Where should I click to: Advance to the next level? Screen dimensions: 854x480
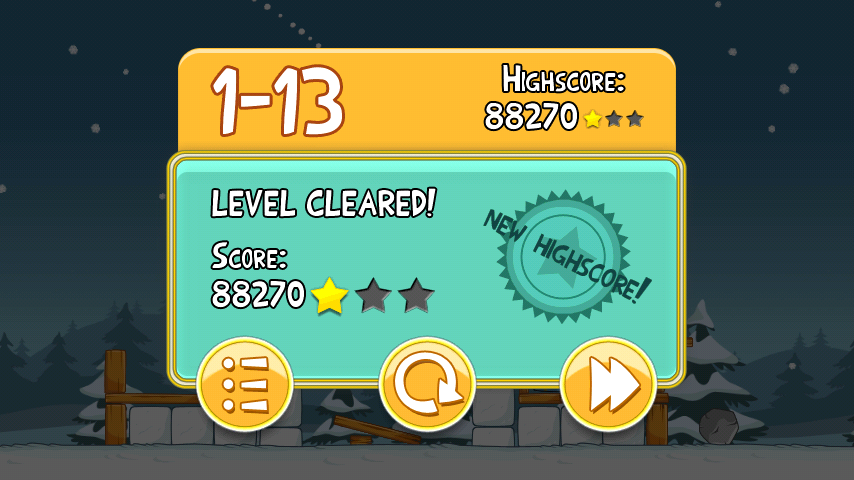[608, 385]
